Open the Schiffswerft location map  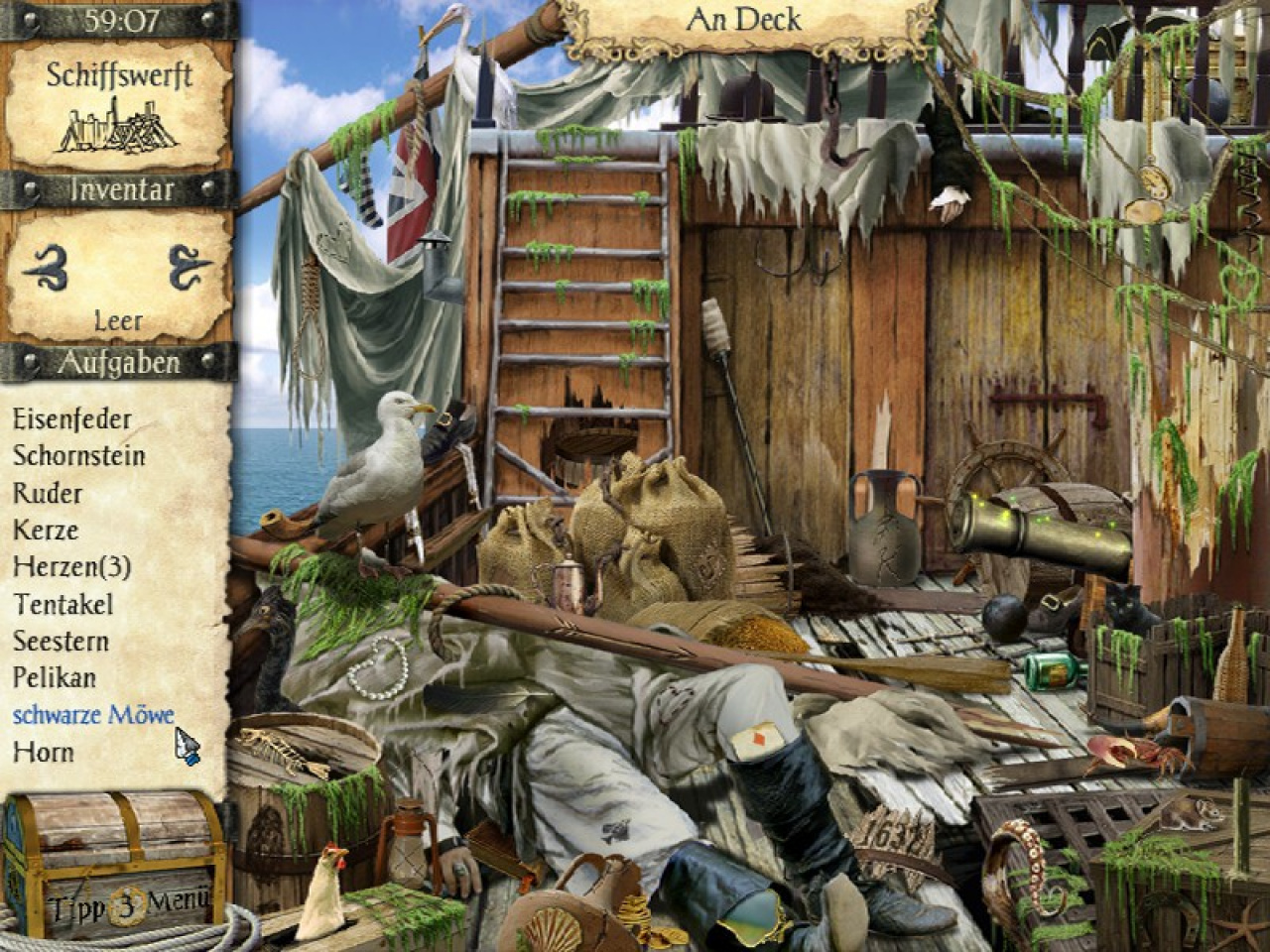[x=118, y=107]
